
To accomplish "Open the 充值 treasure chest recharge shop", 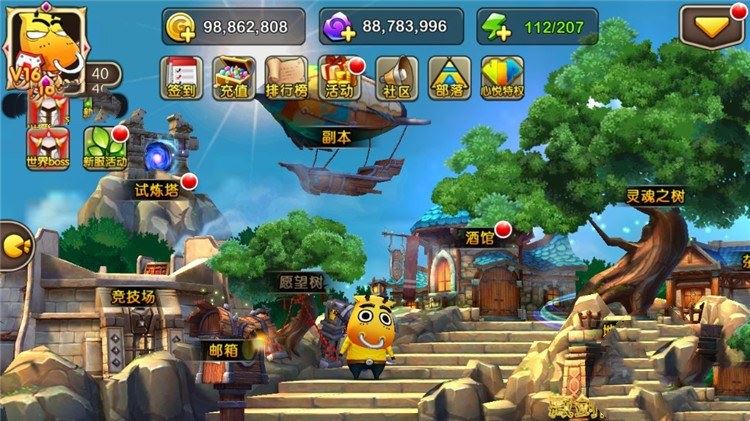I will pyautogui.click(x=233, y=75).
